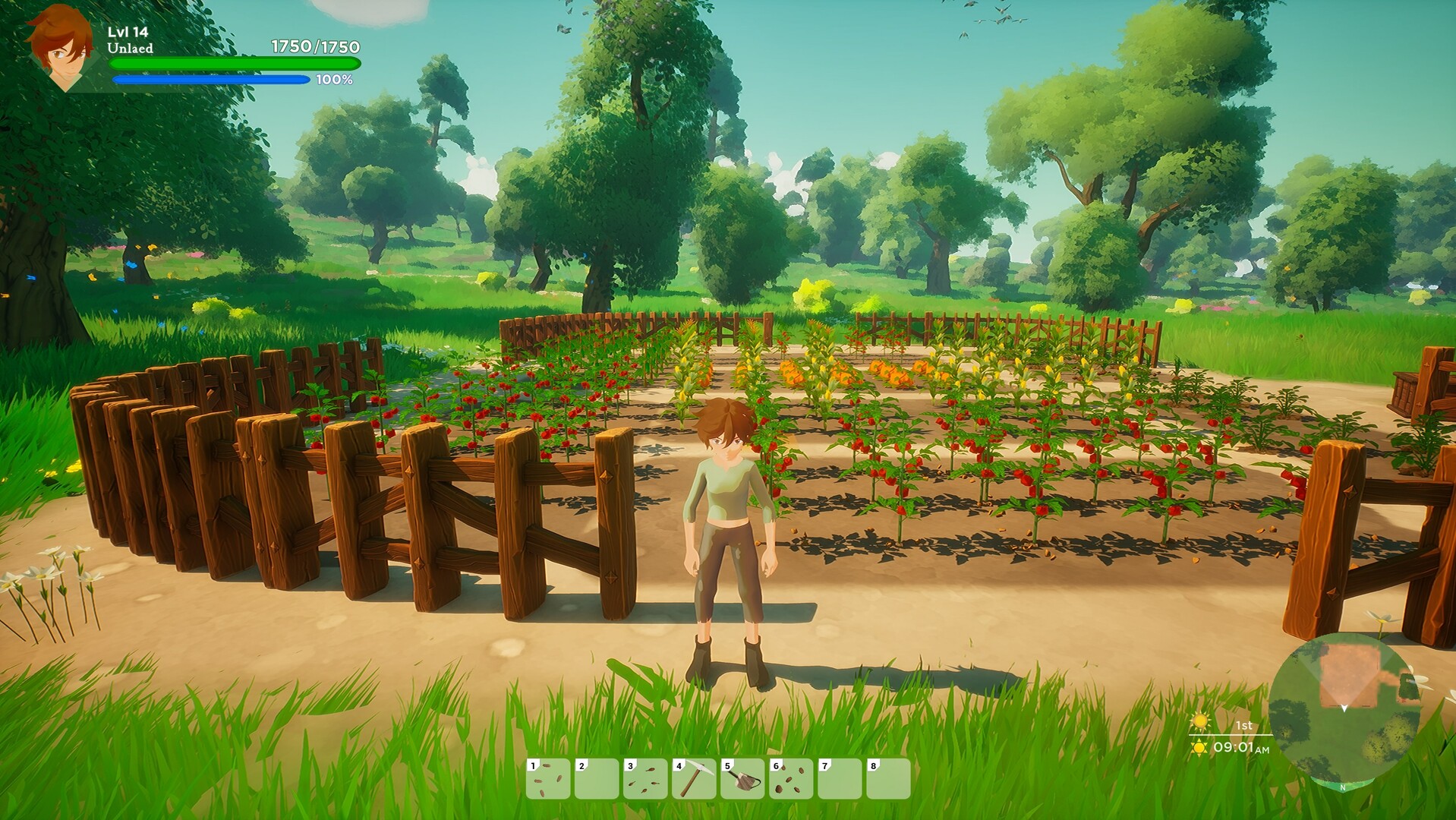Select empty hotbar slot 8
Viewport: 1456px width, 820px height.
coord(888,778)
